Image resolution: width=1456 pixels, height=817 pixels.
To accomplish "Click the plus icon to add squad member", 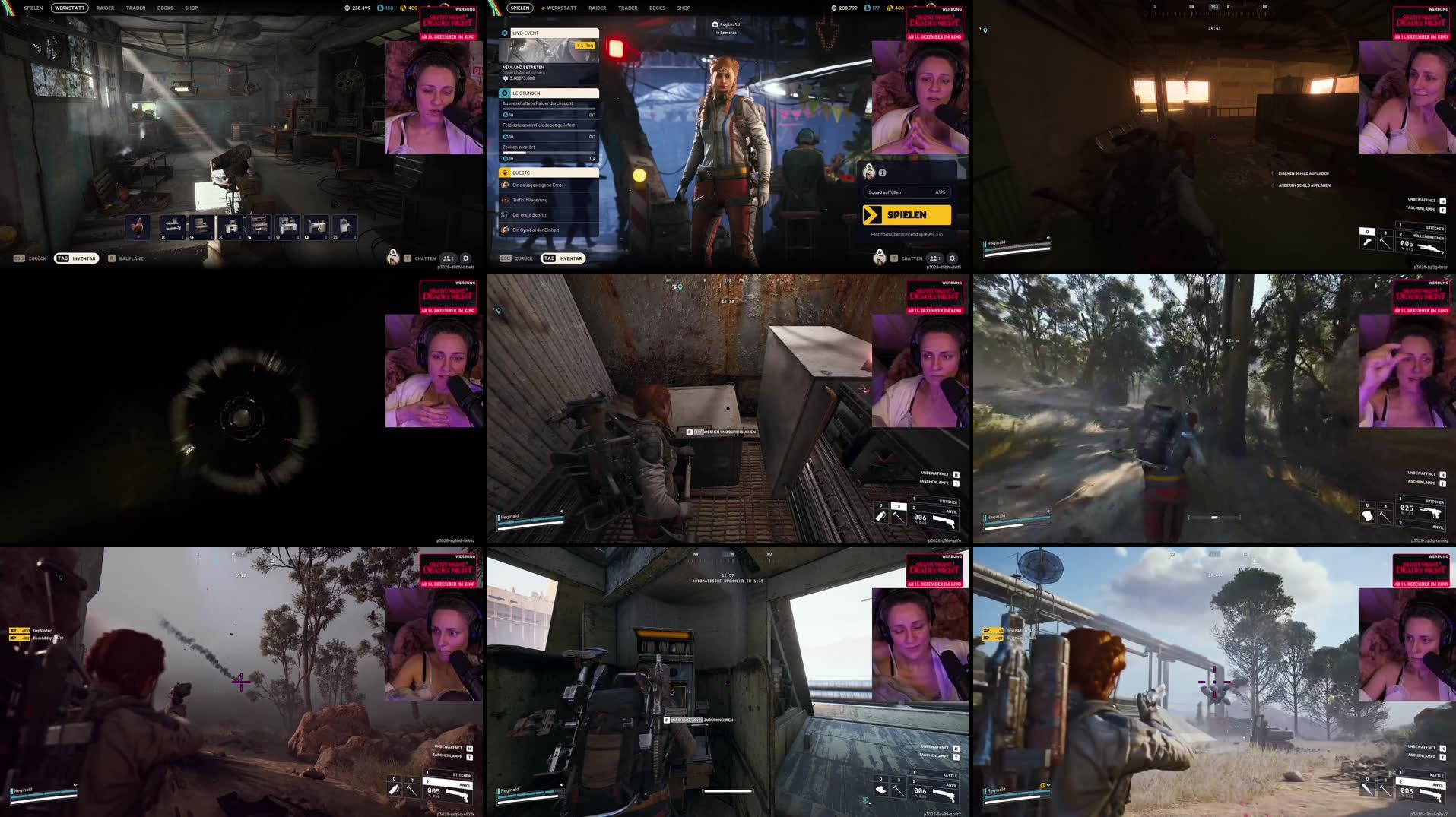I will (x=882, y=173).
